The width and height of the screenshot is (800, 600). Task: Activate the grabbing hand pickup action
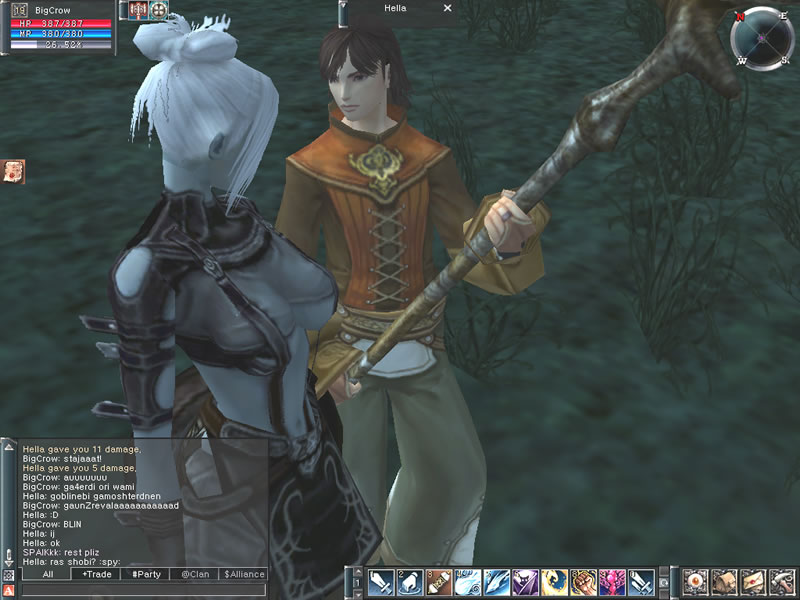point(410,583)
